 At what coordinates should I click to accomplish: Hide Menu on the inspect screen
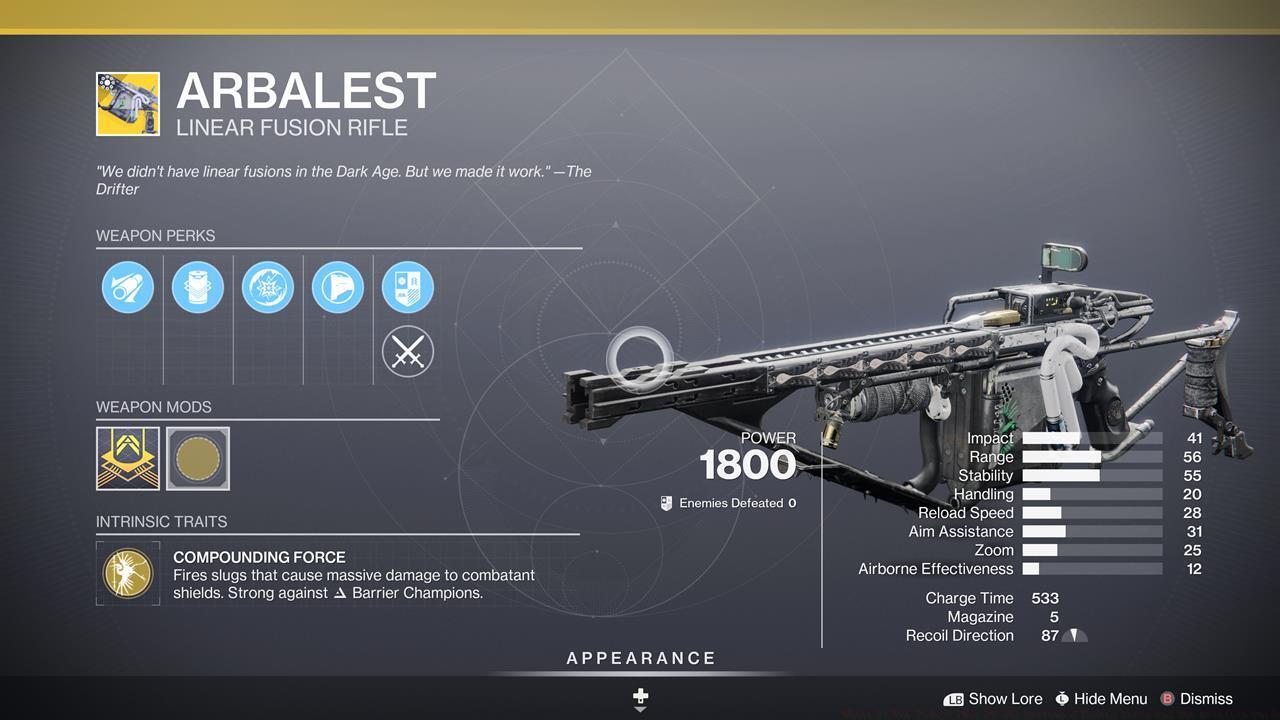click(x=1100, y=699)
